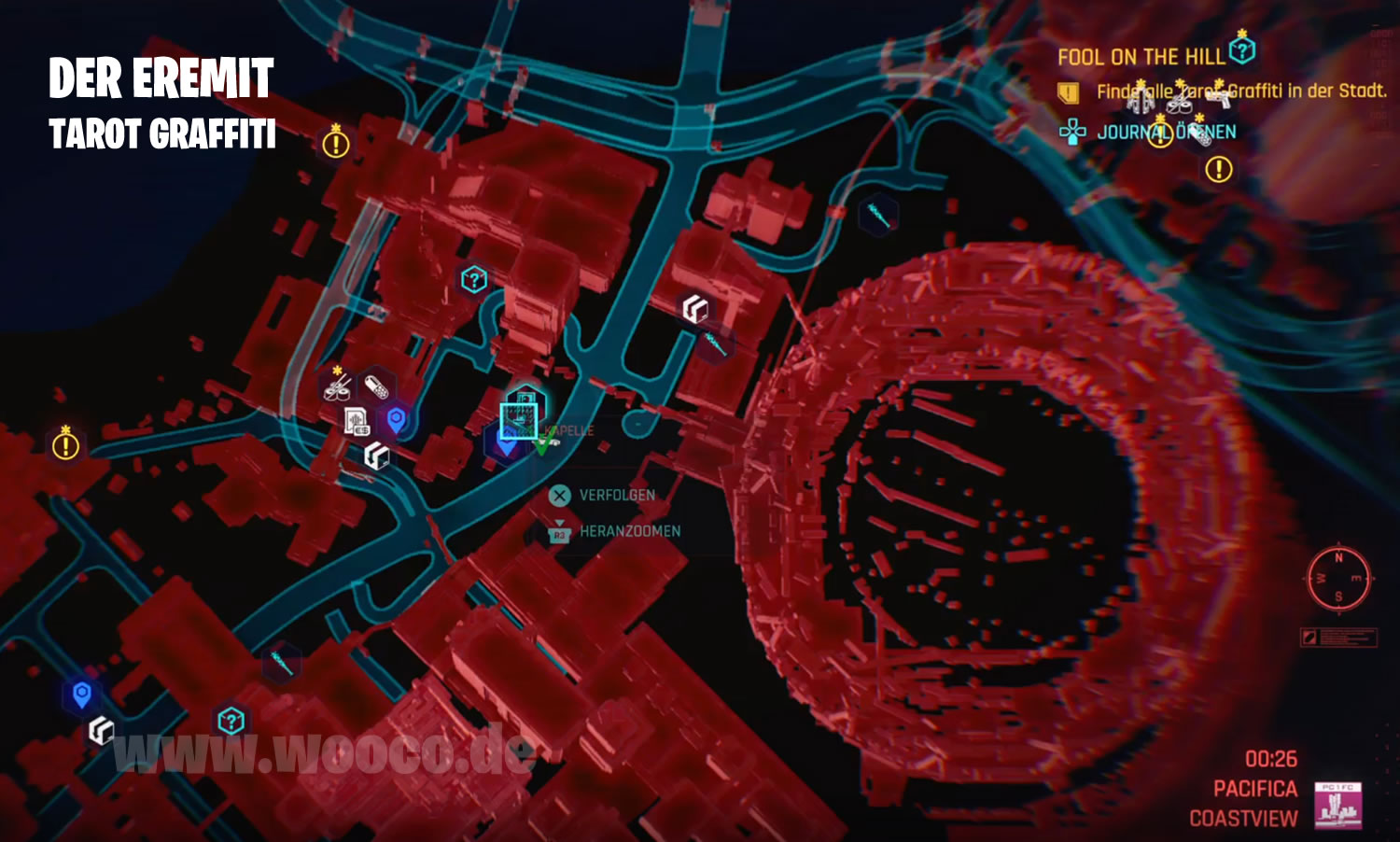Screen dimensions: 1400x842
Task: Select the tarot graffiti quest objective text
Action: point(1240,91)
